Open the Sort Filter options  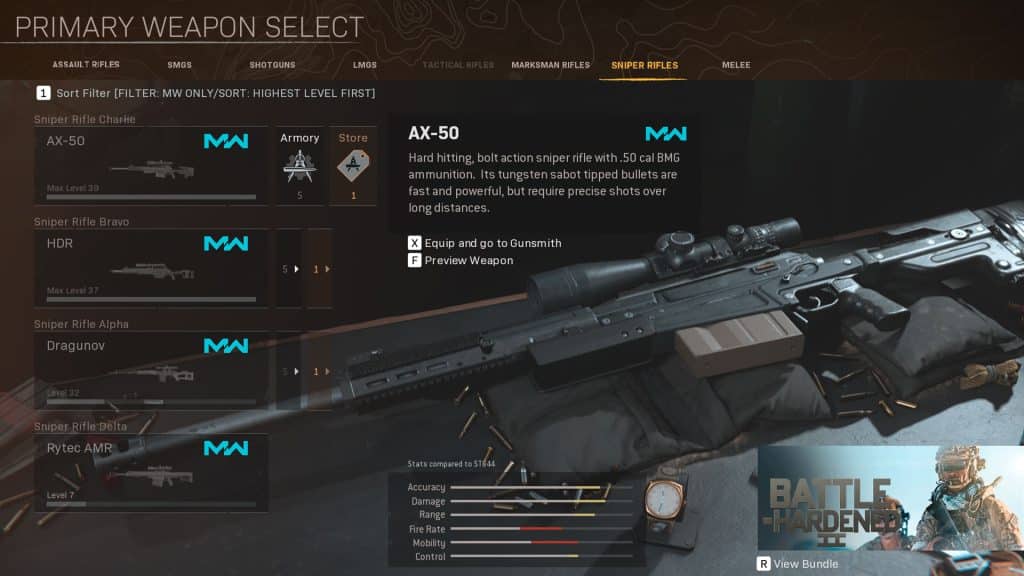coord(205,93)
